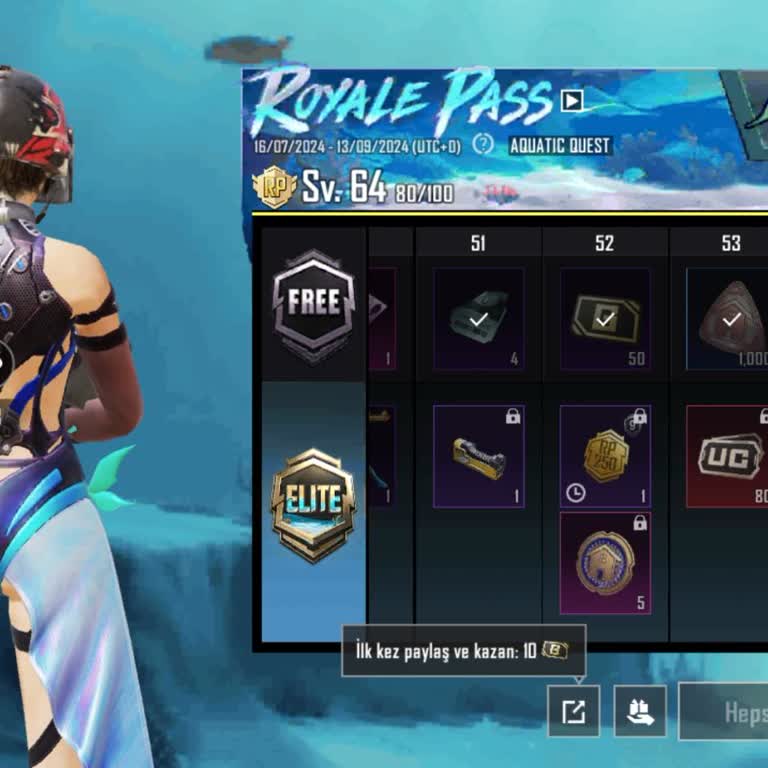Open the level 53 free triangular reward
The width and height of the screenshot is (768, 768).
(728, 319)
